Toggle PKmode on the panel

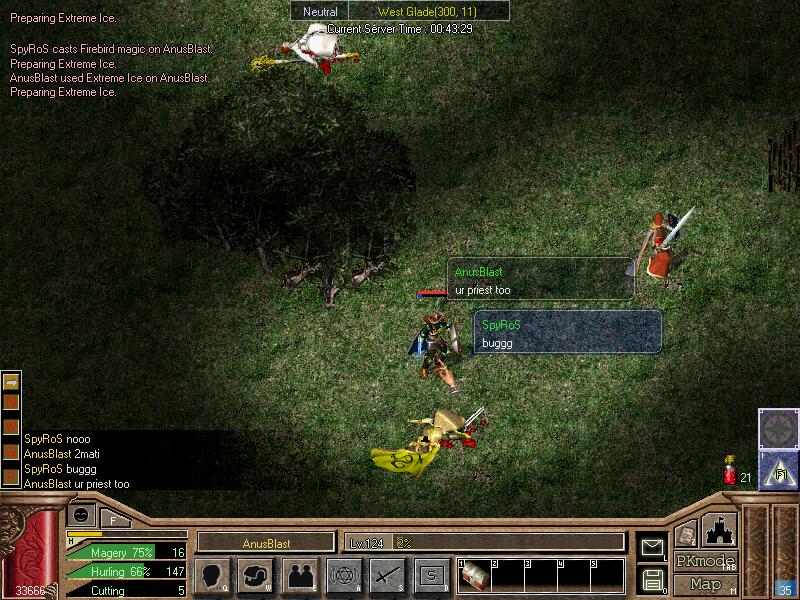pyautogui.click(x=704, y=561)
